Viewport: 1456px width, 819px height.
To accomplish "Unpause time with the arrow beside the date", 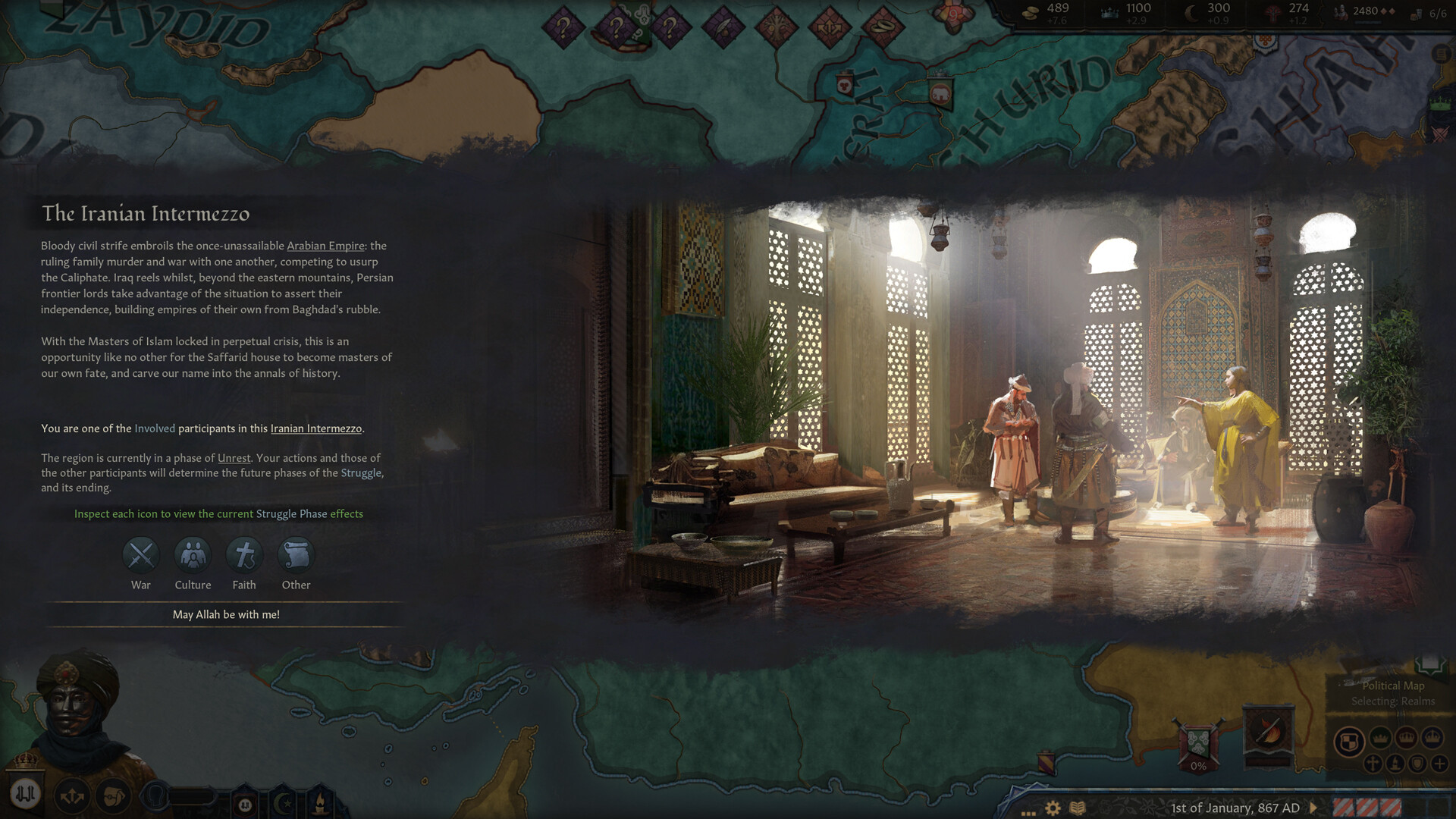I will [x=1313, y=808].
